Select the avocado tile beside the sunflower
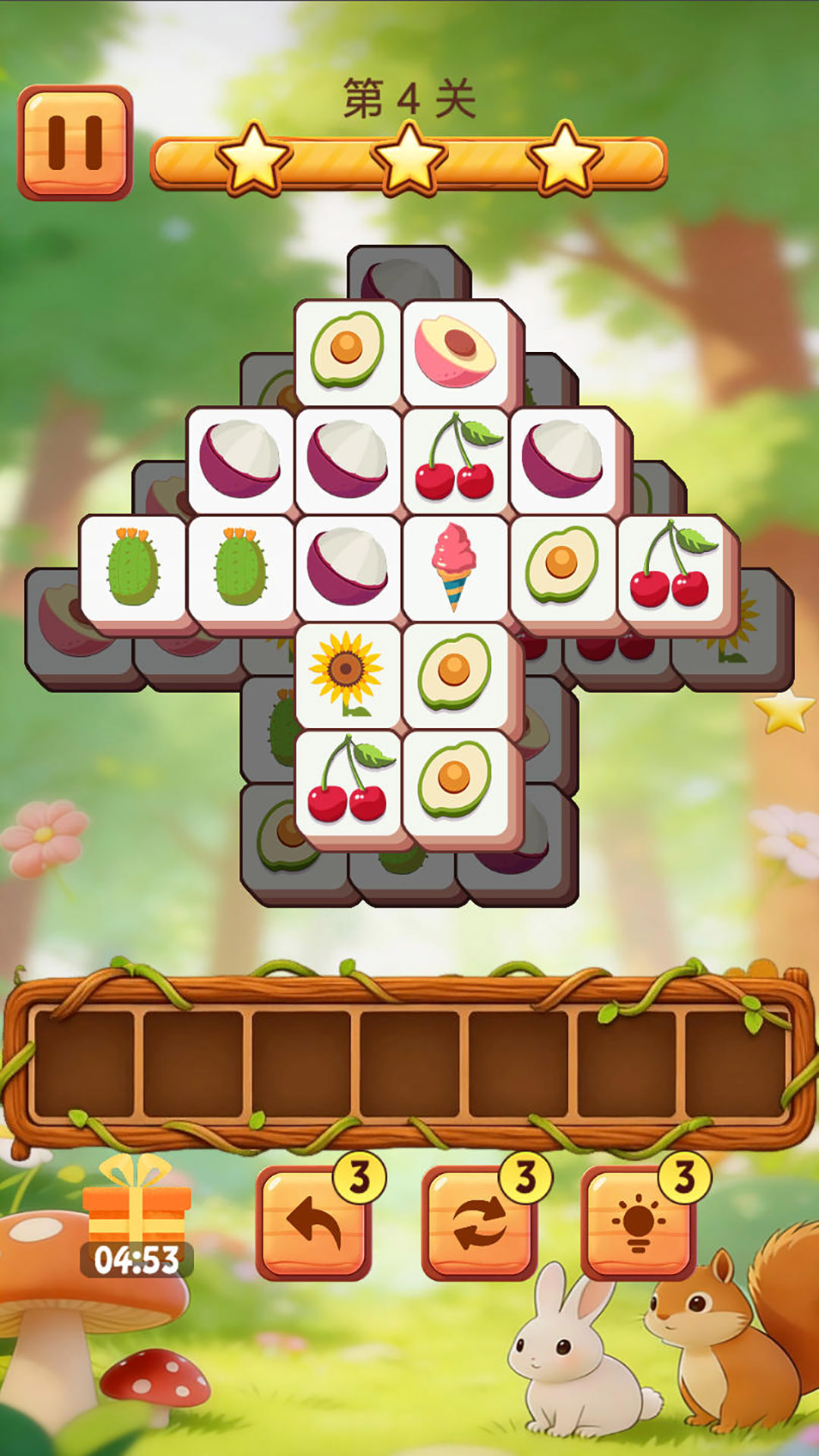Screen dimensions: 819x1456 (454, 673)
